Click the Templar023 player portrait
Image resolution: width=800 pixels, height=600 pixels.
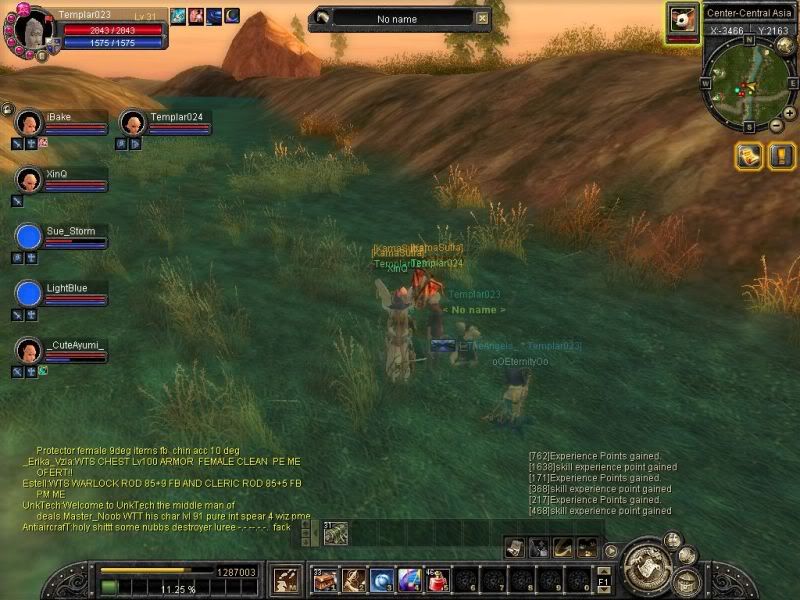click(29, 28)
